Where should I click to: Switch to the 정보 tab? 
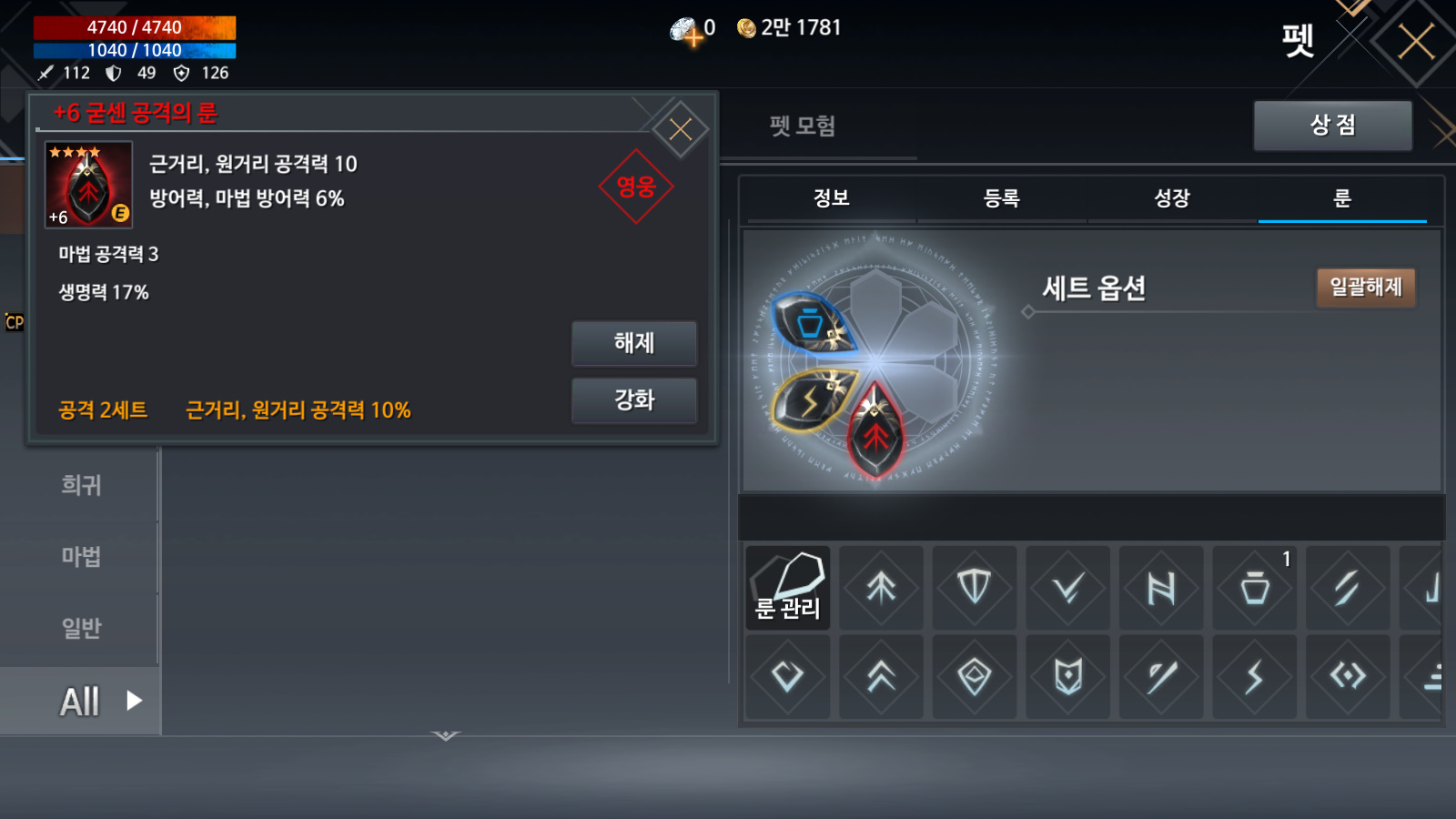click(x=831, y=198)
